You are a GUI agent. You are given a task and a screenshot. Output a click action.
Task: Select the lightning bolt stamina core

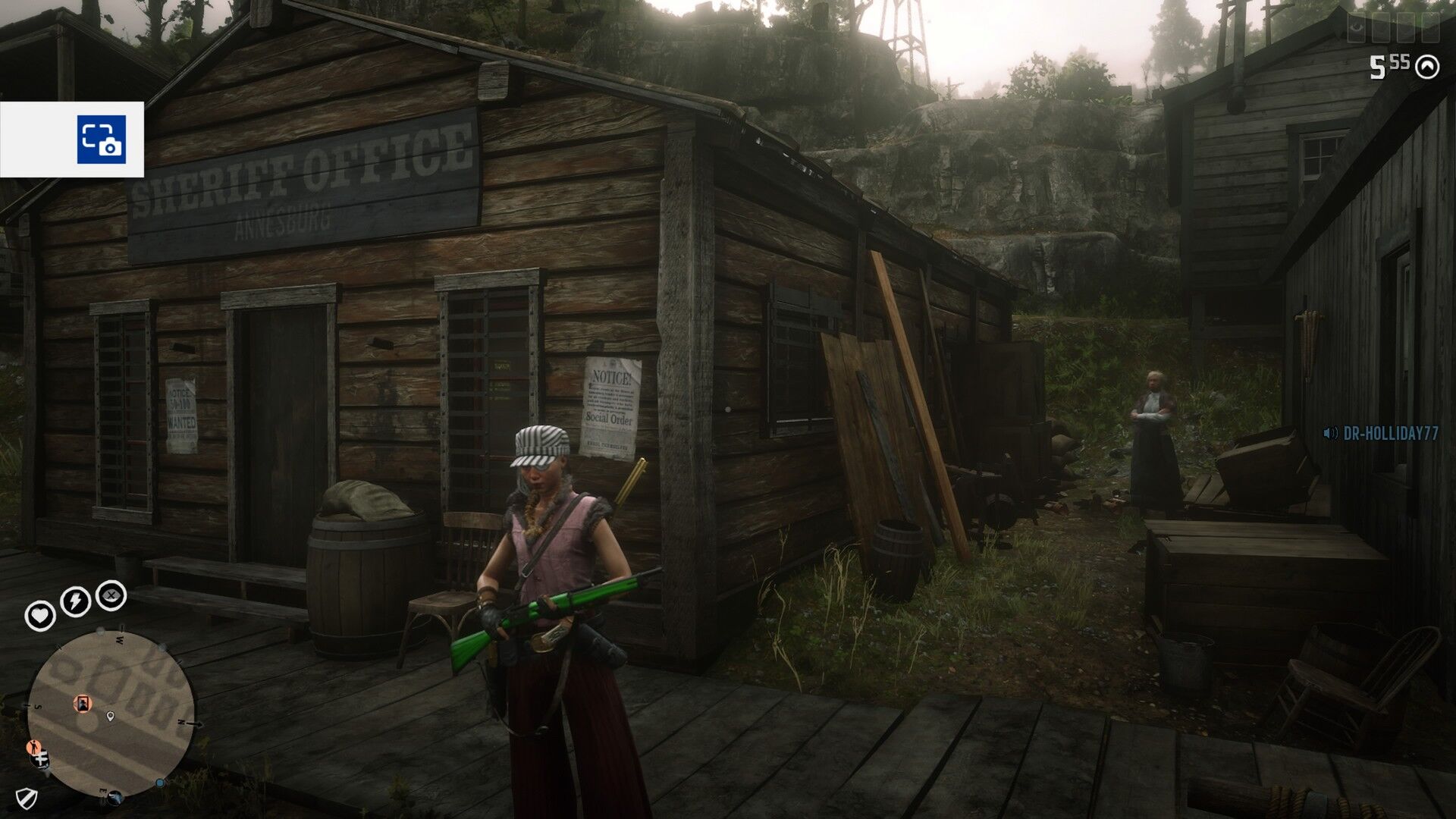75,601
